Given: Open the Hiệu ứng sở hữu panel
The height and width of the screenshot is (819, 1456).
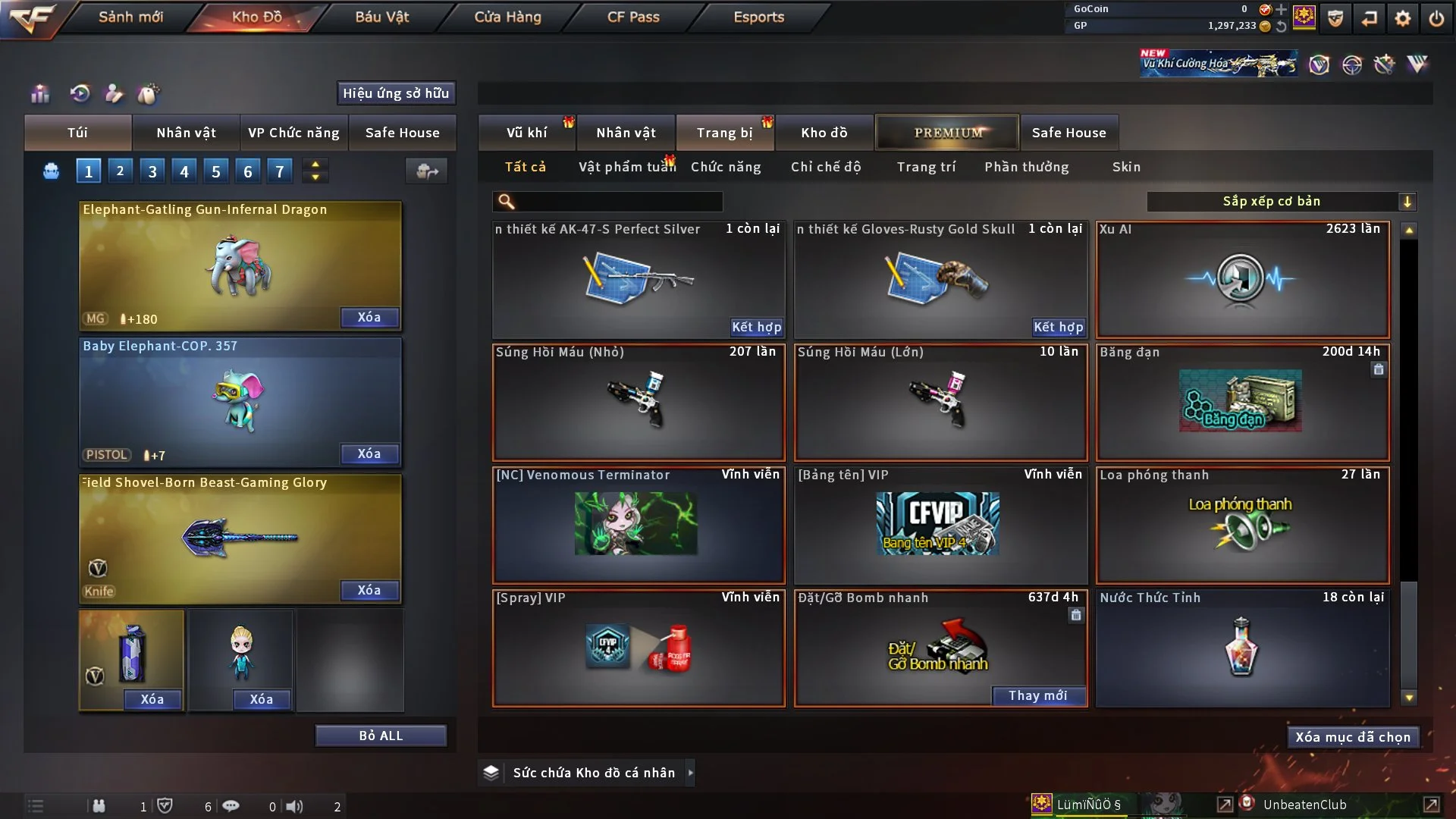Looking at the screenshot, I should [396, 93].
